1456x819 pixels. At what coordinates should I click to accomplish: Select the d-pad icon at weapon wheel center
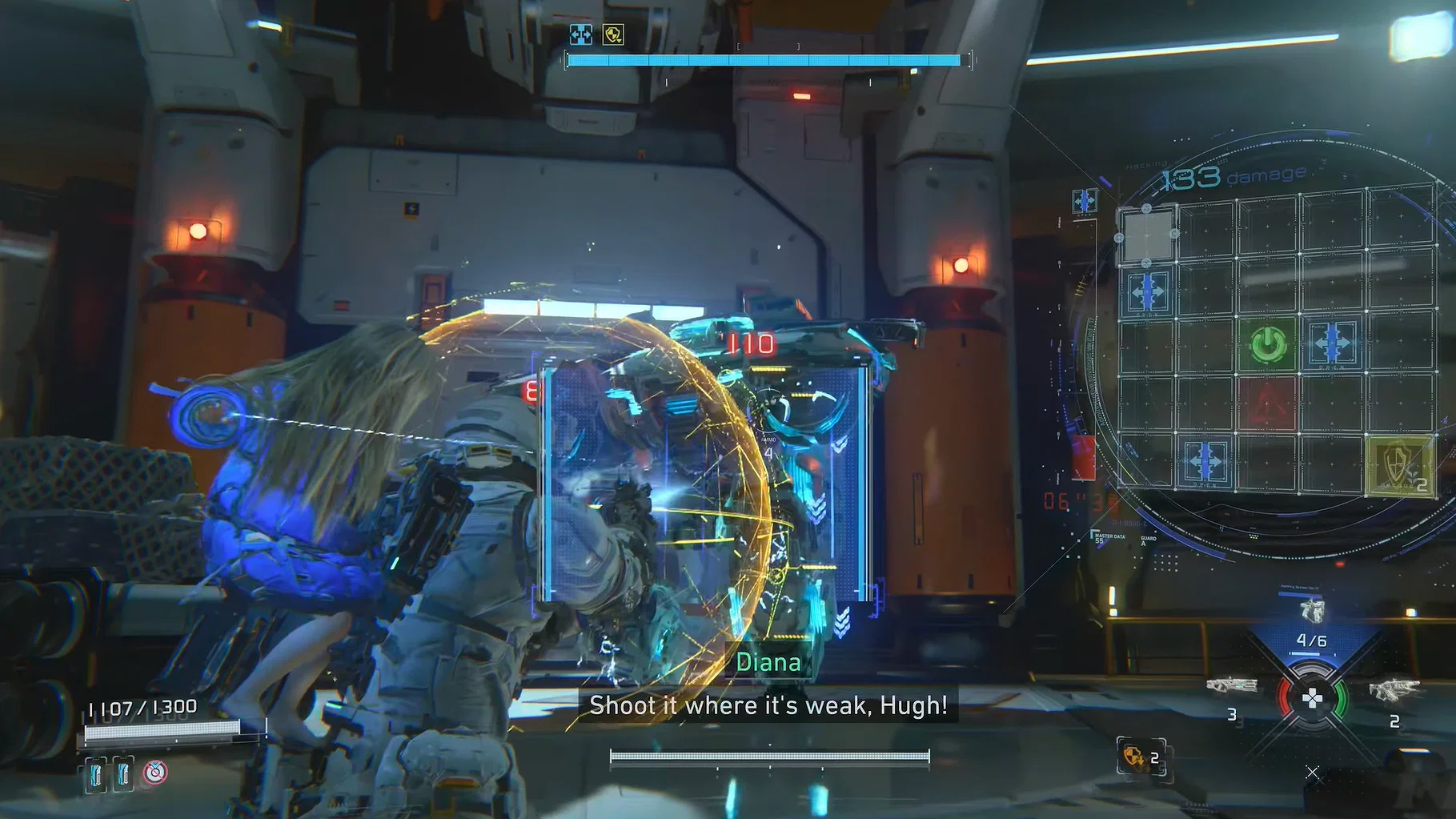pyautogui.click(x=1313, y=697)
